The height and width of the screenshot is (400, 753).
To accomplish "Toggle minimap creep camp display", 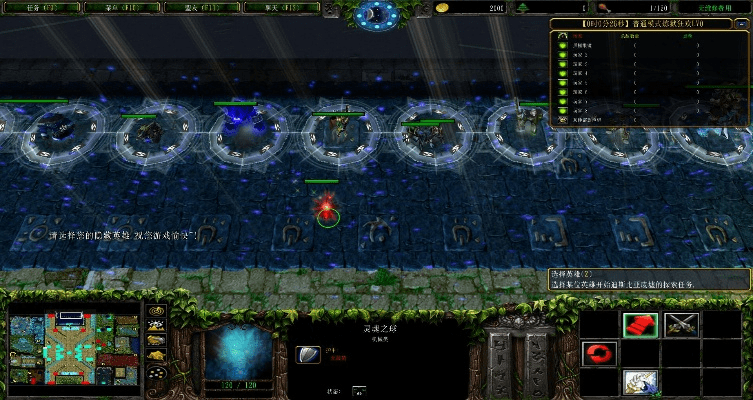I will 157,356.
